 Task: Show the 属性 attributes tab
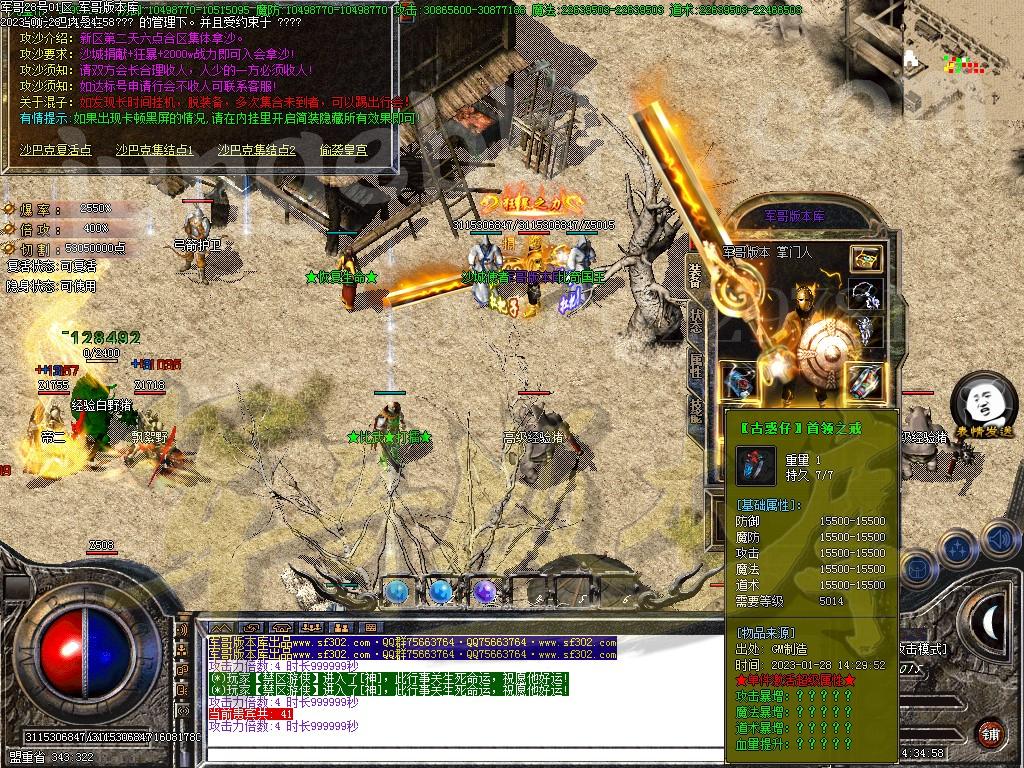tap(696, 367)
